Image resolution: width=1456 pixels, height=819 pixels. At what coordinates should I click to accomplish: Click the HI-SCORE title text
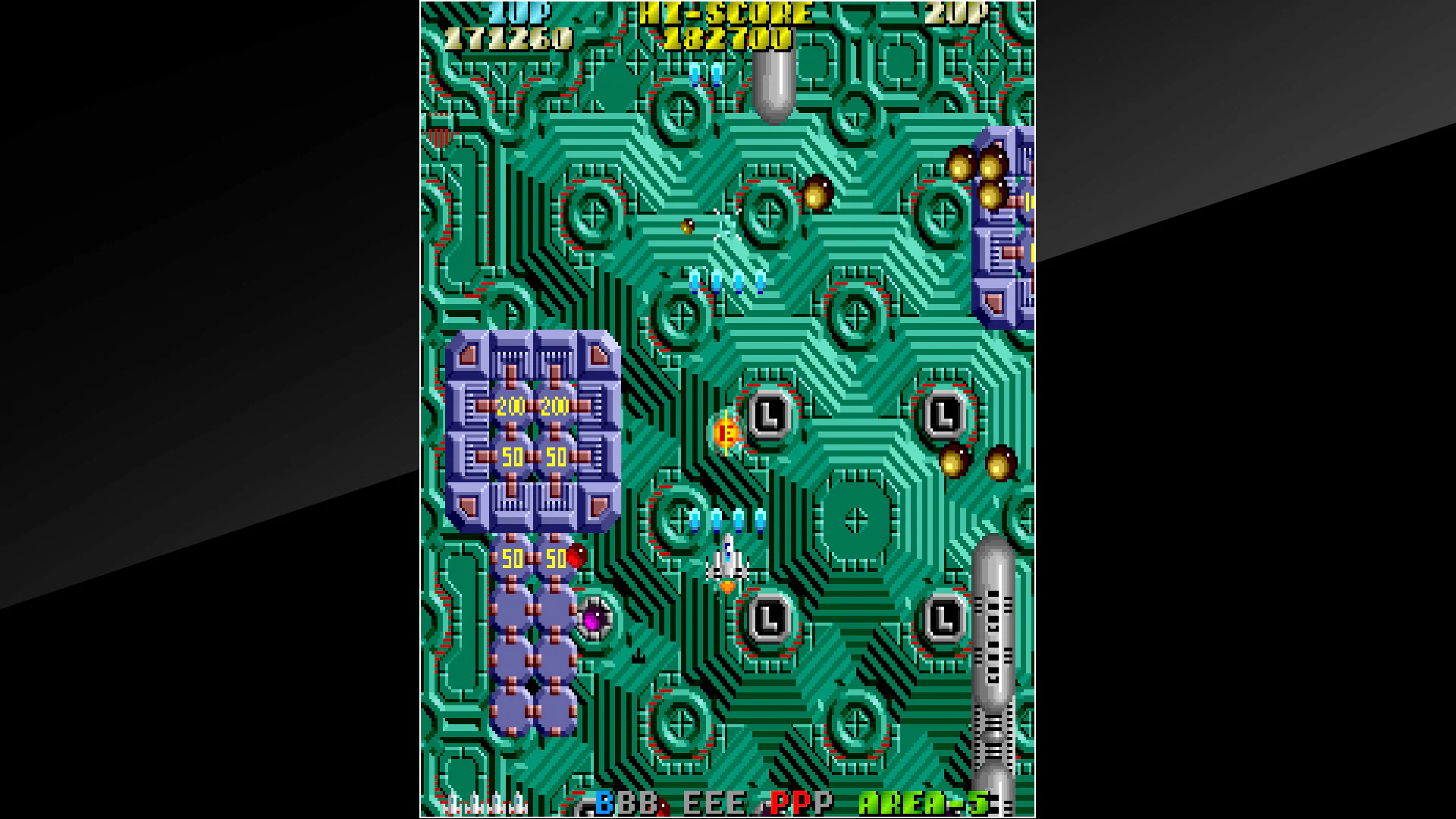coord(724,12)
